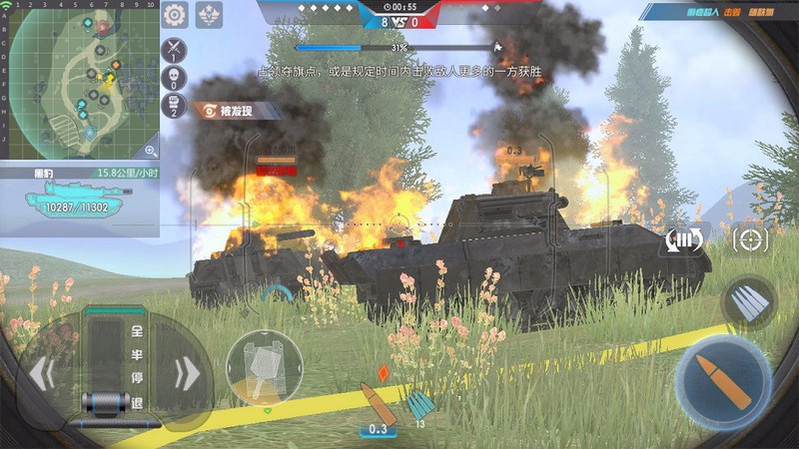Select the orange shell ammo type
799x449 pixels.
click(x=379, y=403)
